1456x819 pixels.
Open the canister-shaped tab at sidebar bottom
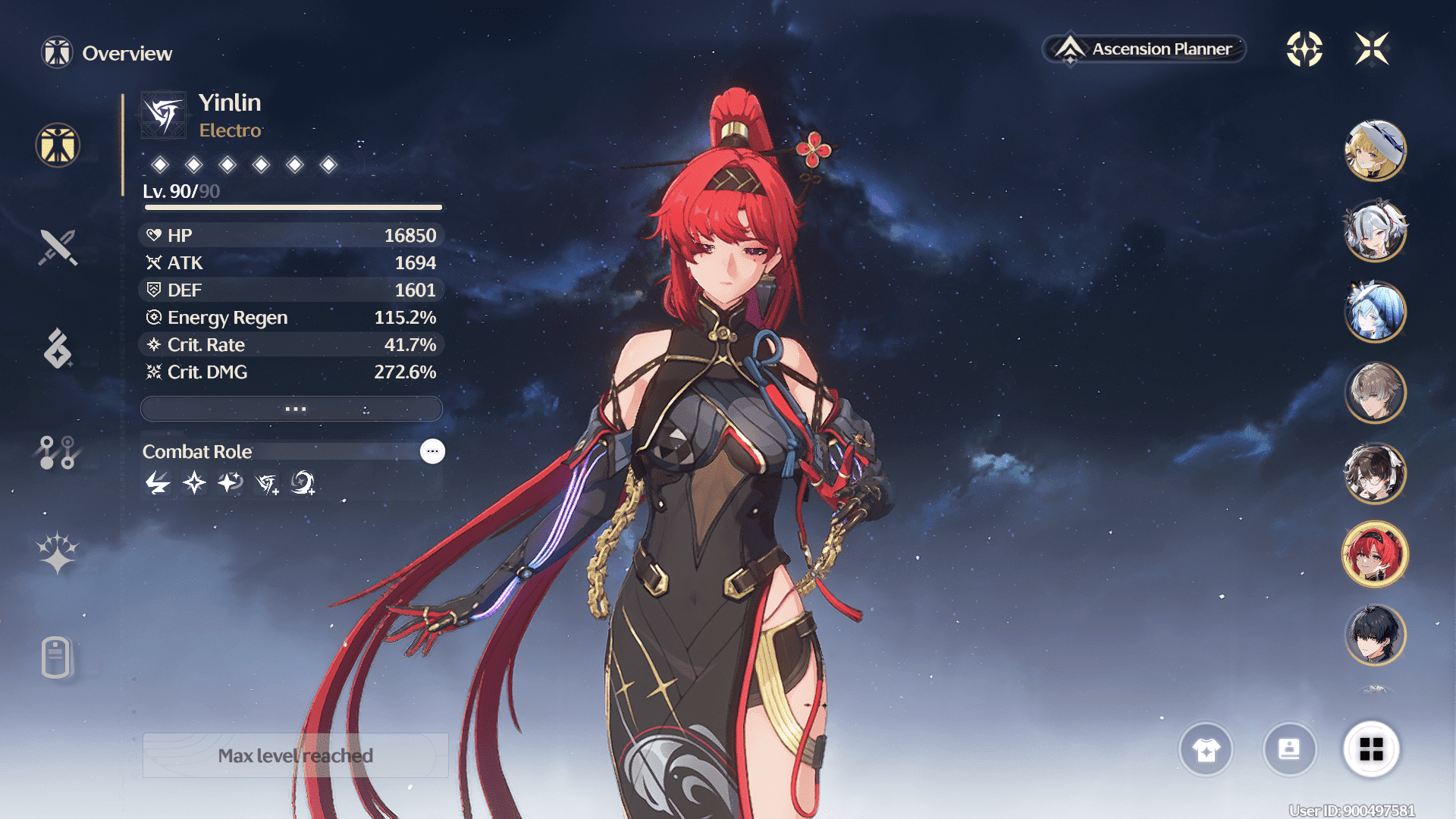[58, 657]
